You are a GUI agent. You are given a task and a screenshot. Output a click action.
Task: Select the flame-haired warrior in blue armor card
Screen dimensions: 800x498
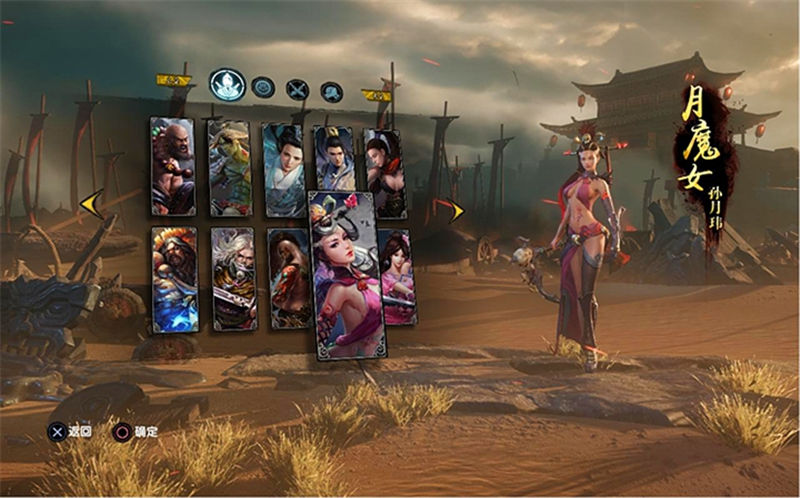(174, 279)
